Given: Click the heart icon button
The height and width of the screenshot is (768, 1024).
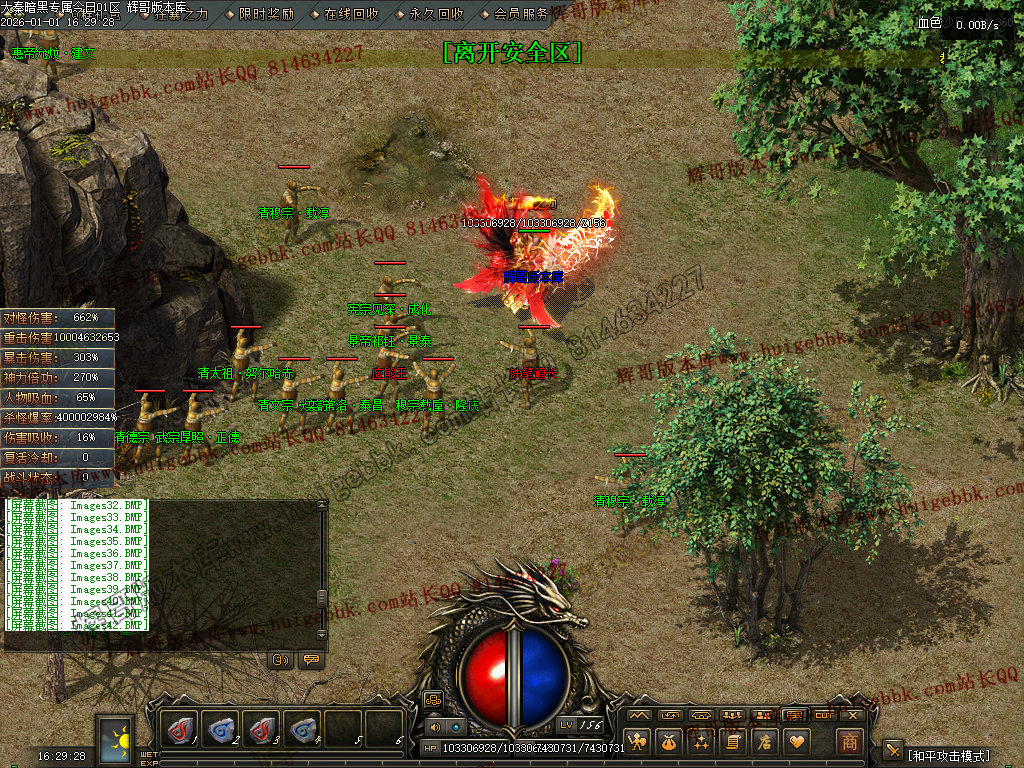Looking at the screenshot, I should (796, 741).
